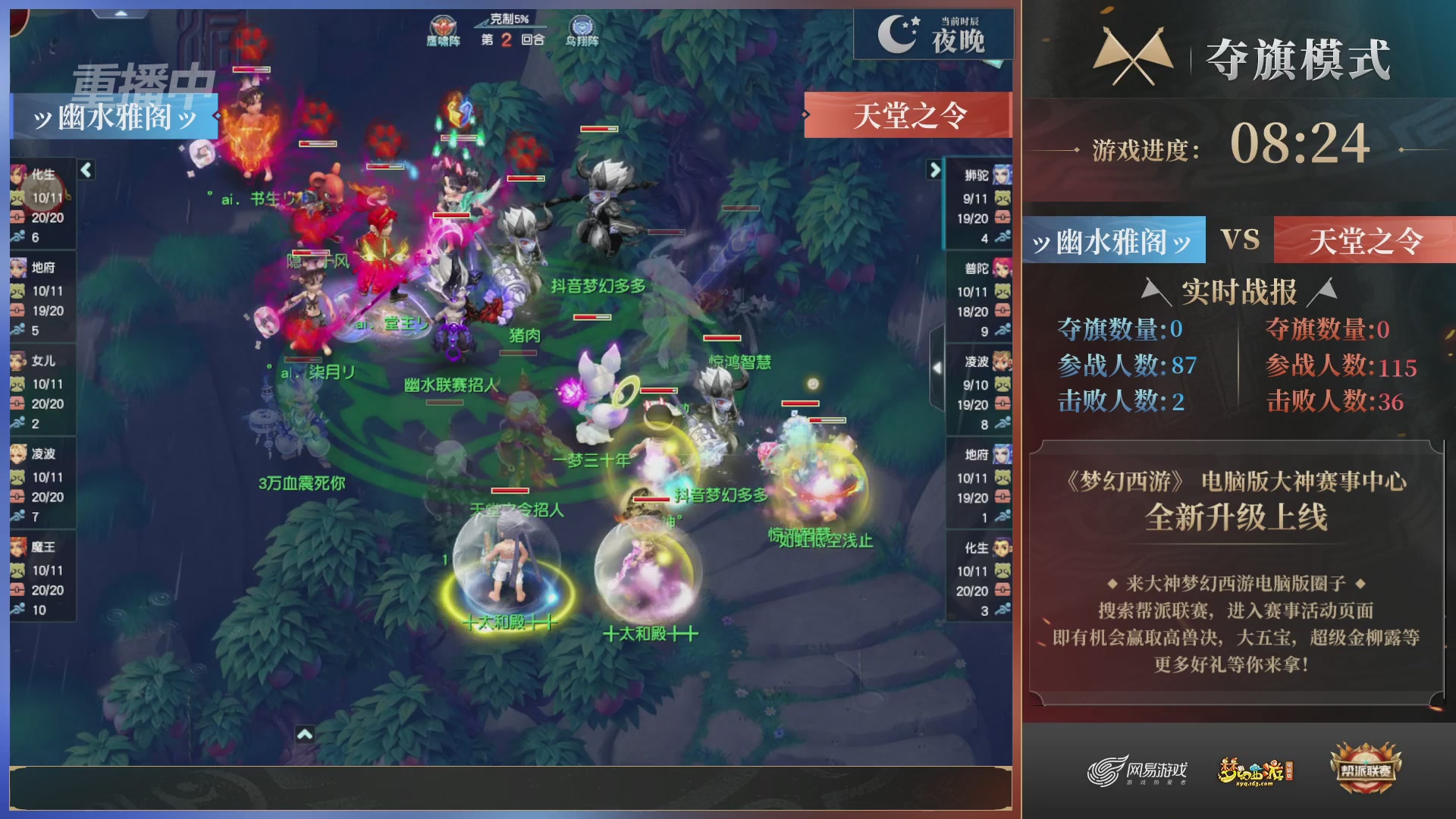1456x819 pixels.
Task: Expand the chat panel via ^ arrow
Action: [x=305, y=733]
